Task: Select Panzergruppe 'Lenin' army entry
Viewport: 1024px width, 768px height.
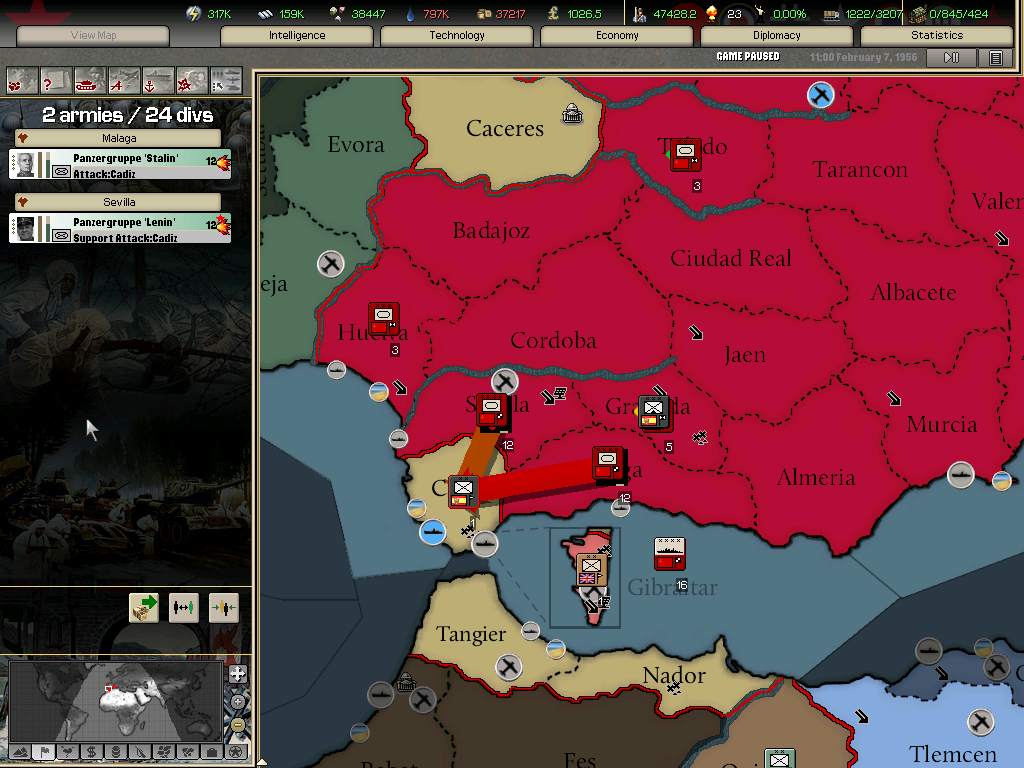Action: pyautogui.click(x=120, y=229)
